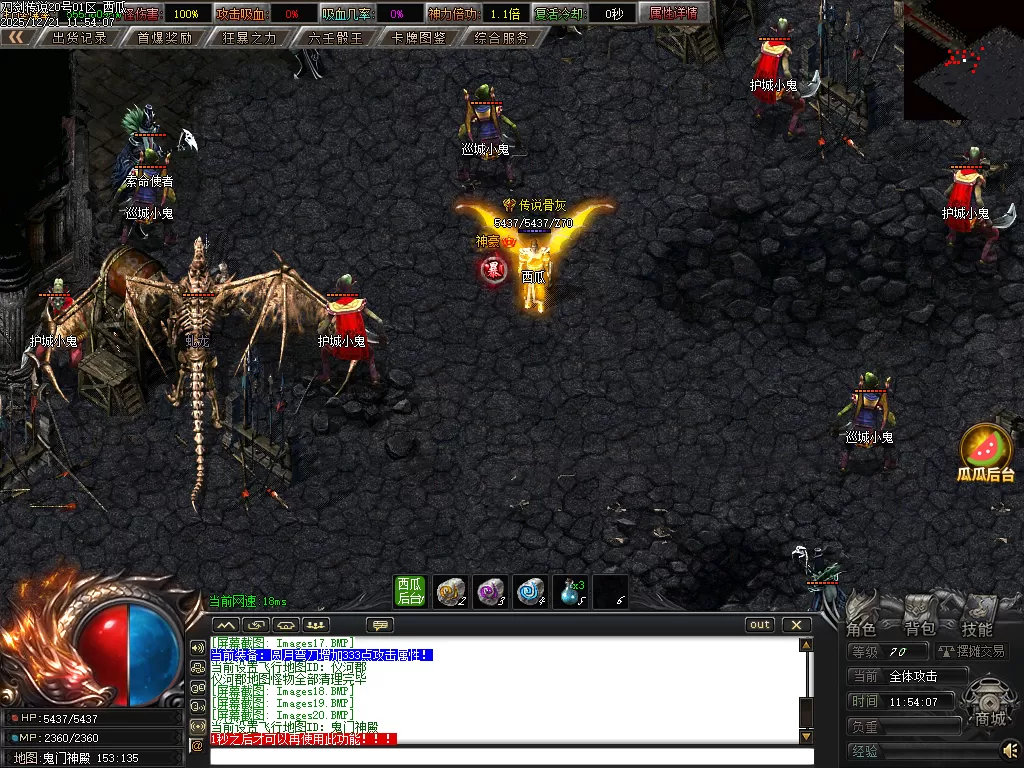This screenshot has width=1024, height=768.
Task: Use the 西瓜后台 hotbar slot
Action: click(x=410, y=591)
